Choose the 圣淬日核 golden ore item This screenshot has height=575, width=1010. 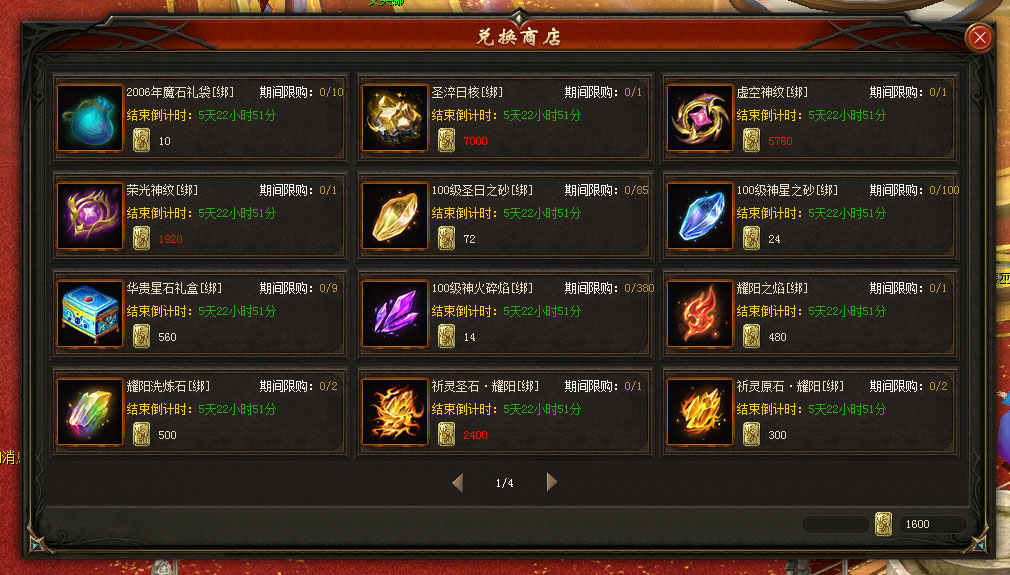tap(395, 118)
